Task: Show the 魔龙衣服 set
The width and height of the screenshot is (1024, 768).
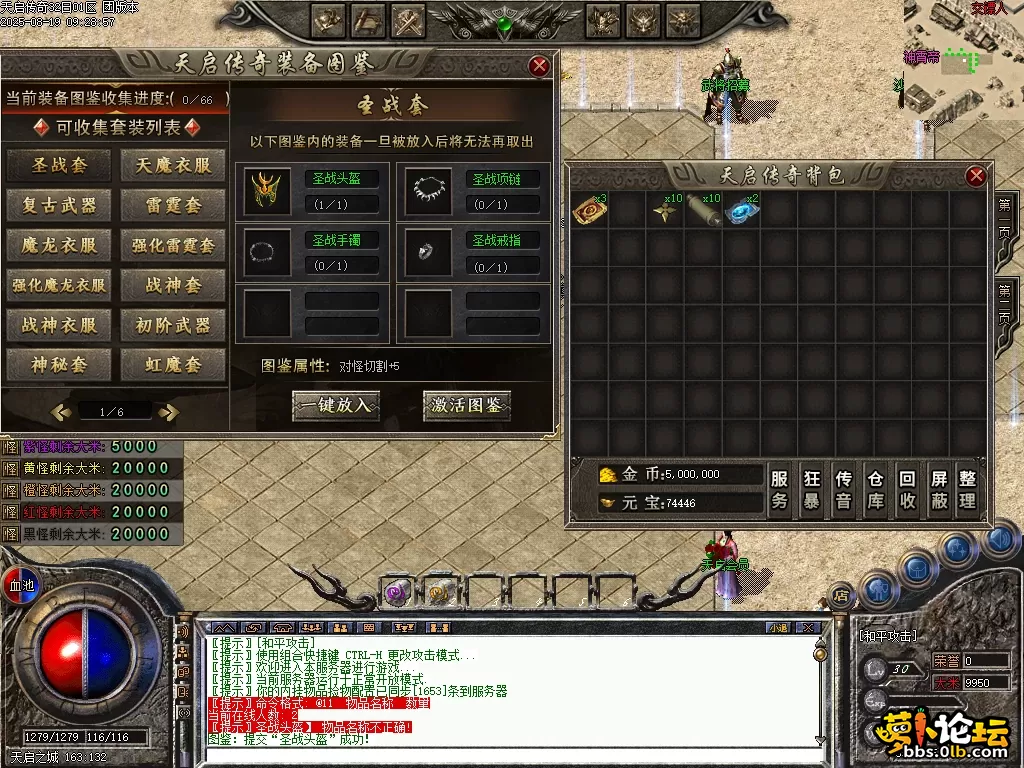Action: tap(60, 245)
